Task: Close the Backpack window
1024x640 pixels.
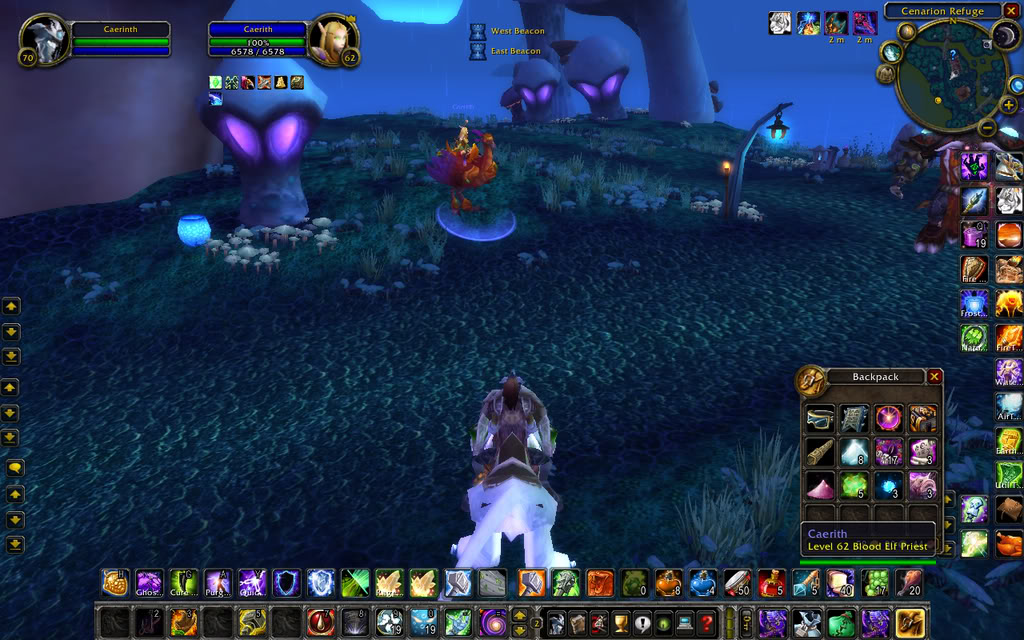Action: [934, 377]
